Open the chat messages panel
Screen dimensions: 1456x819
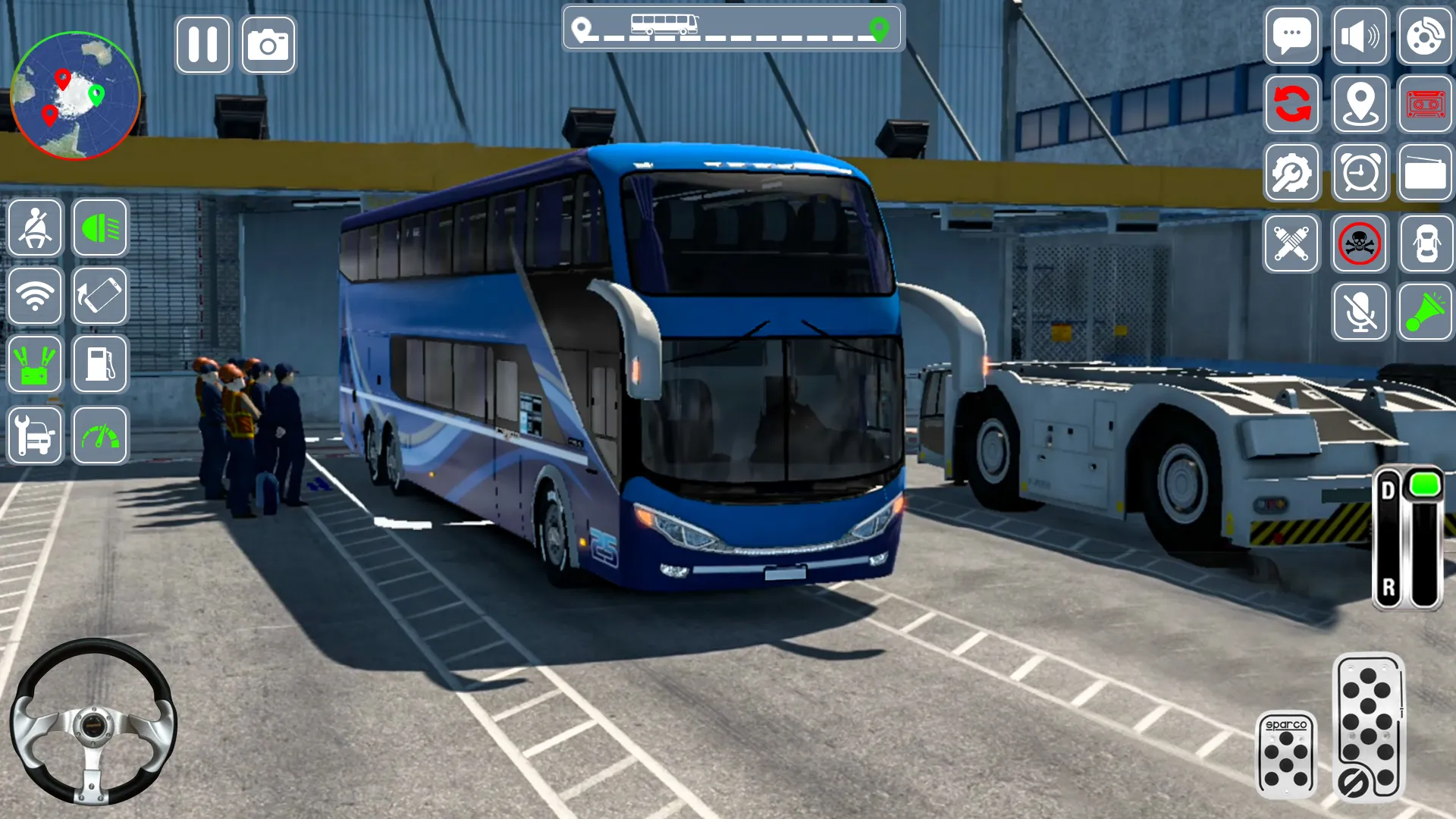(1293, 36)
